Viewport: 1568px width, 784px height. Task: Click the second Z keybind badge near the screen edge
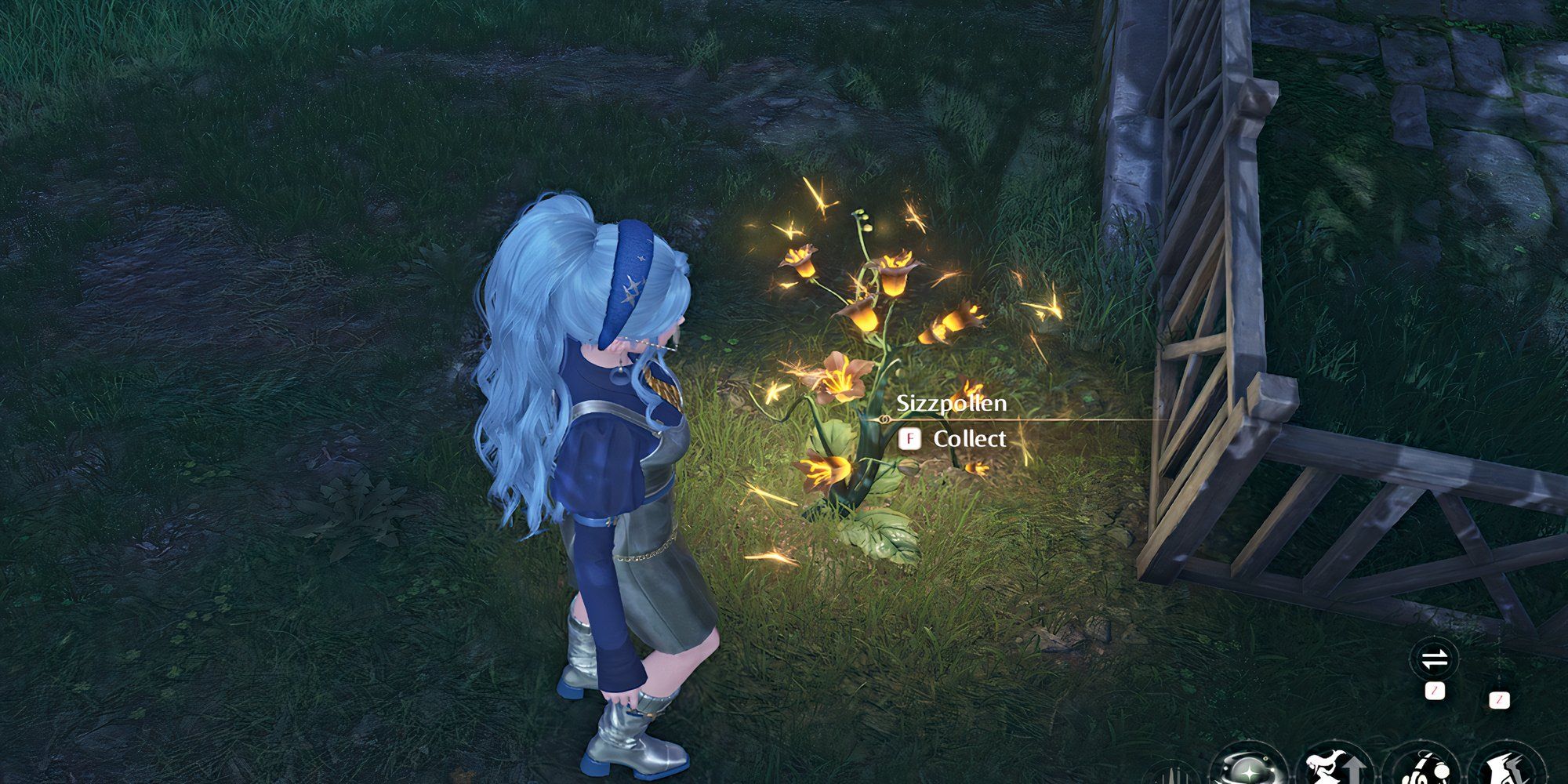pyautogui.click(x=1499, y=699)
